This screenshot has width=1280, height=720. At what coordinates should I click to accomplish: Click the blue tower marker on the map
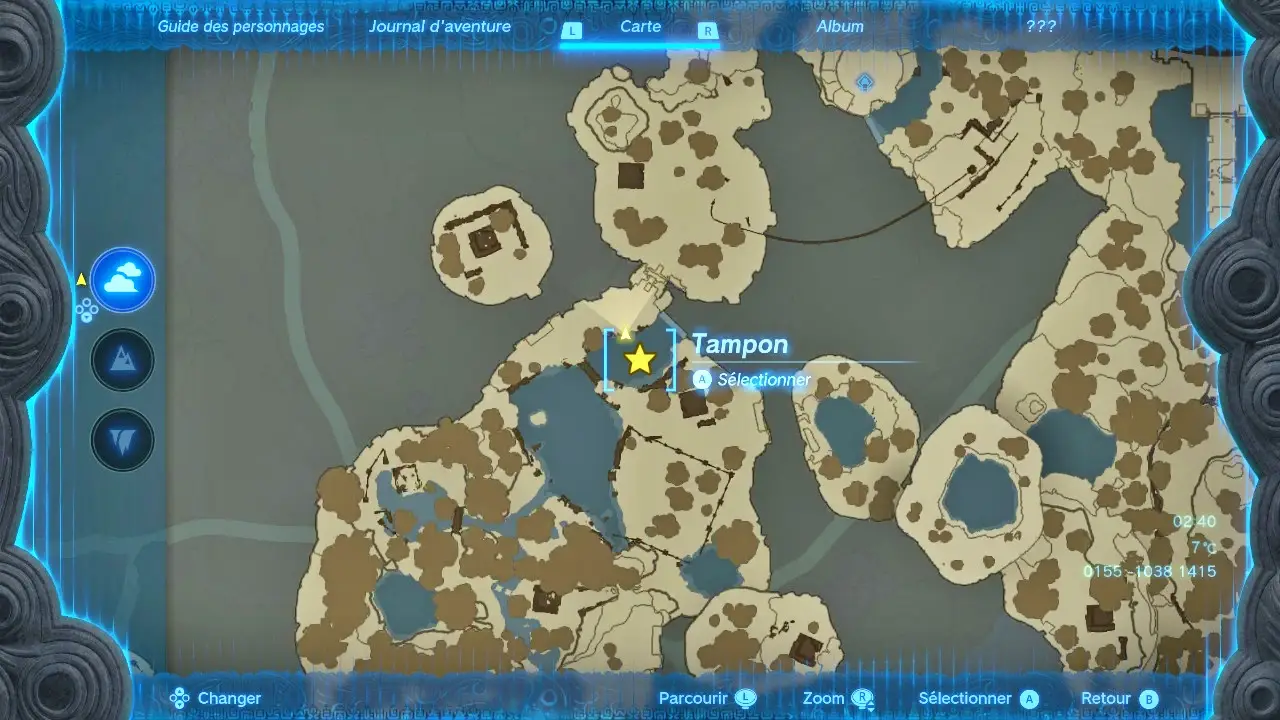click(865, 81)
